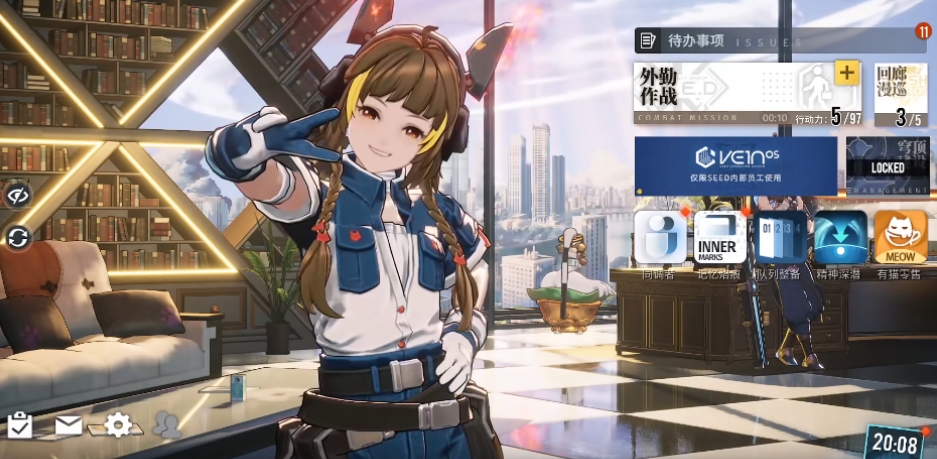Open the VEIN OS banner
The width and height of the screenshot is (937, 459).
click(735, 165)
